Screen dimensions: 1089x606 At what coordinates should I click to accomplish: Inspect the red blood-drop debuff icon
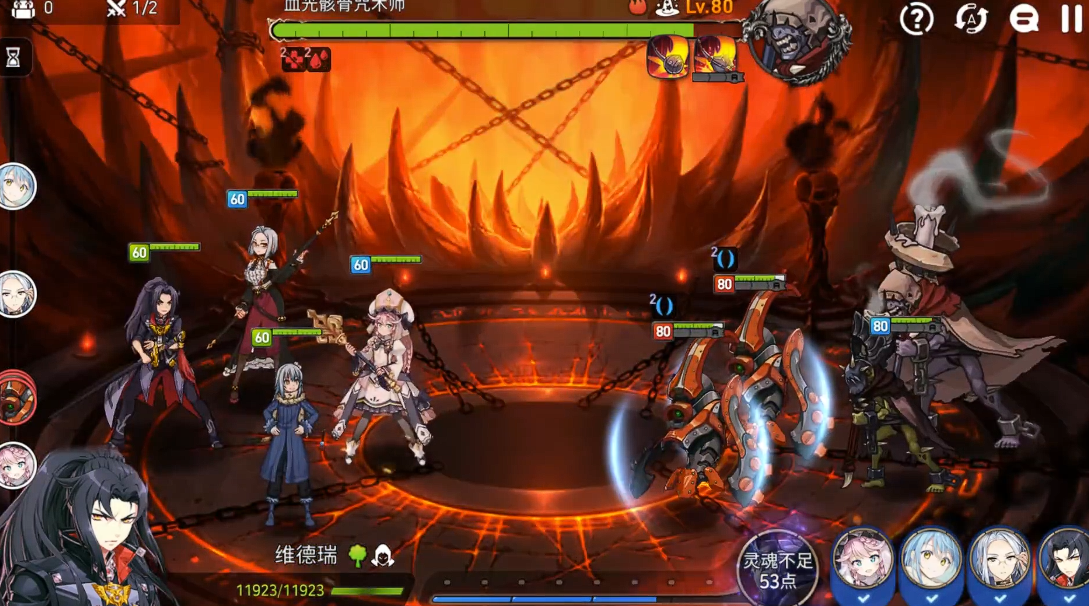pyautogui.click(x=319, y=60)
